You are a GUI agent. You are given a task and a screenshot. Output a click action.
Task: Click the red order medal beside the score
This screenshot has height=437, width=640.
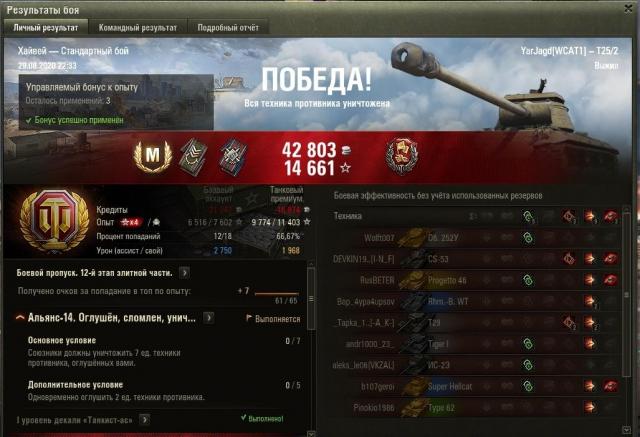point(401,154)
